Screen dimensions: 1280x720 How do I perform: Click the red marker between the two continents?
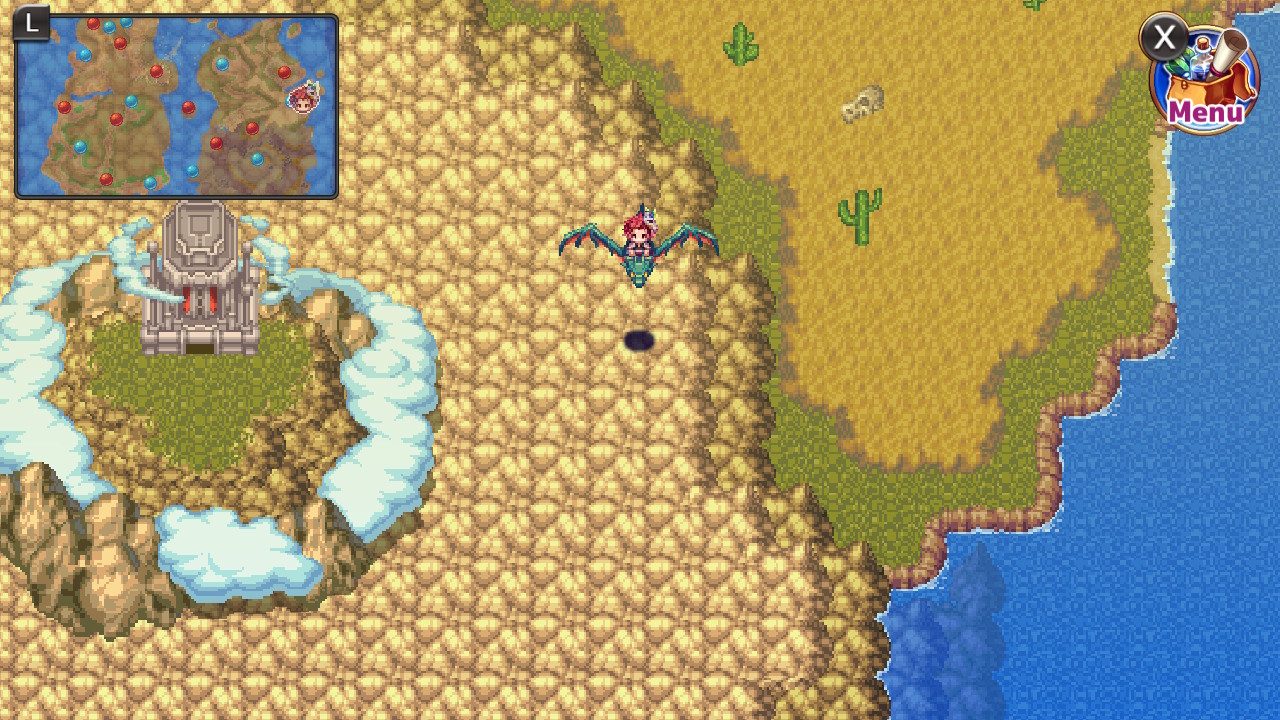point(187,108)
